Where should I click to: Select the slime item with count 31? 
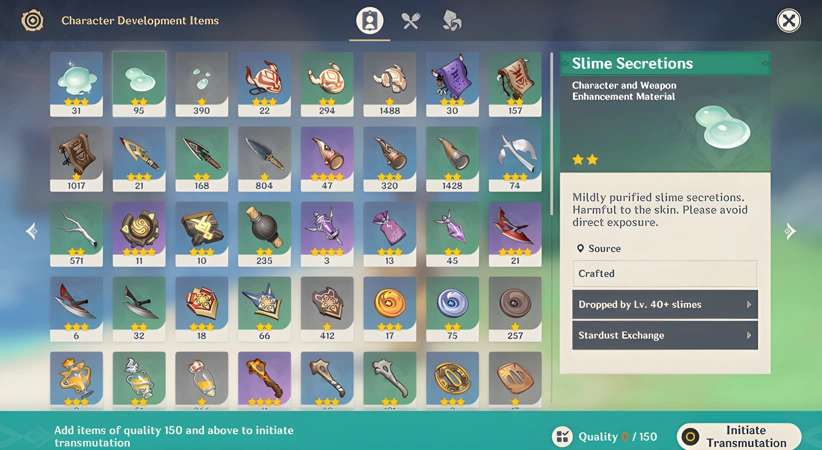tap(76, 83)
